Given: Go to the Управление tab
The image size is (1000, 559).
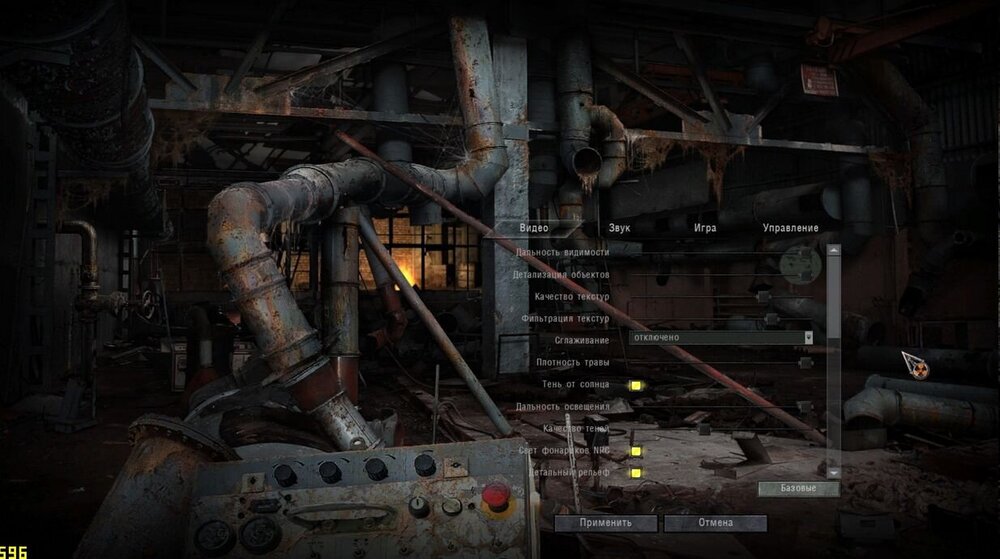Looking at the screenshot, I should [x=790, y=228].
